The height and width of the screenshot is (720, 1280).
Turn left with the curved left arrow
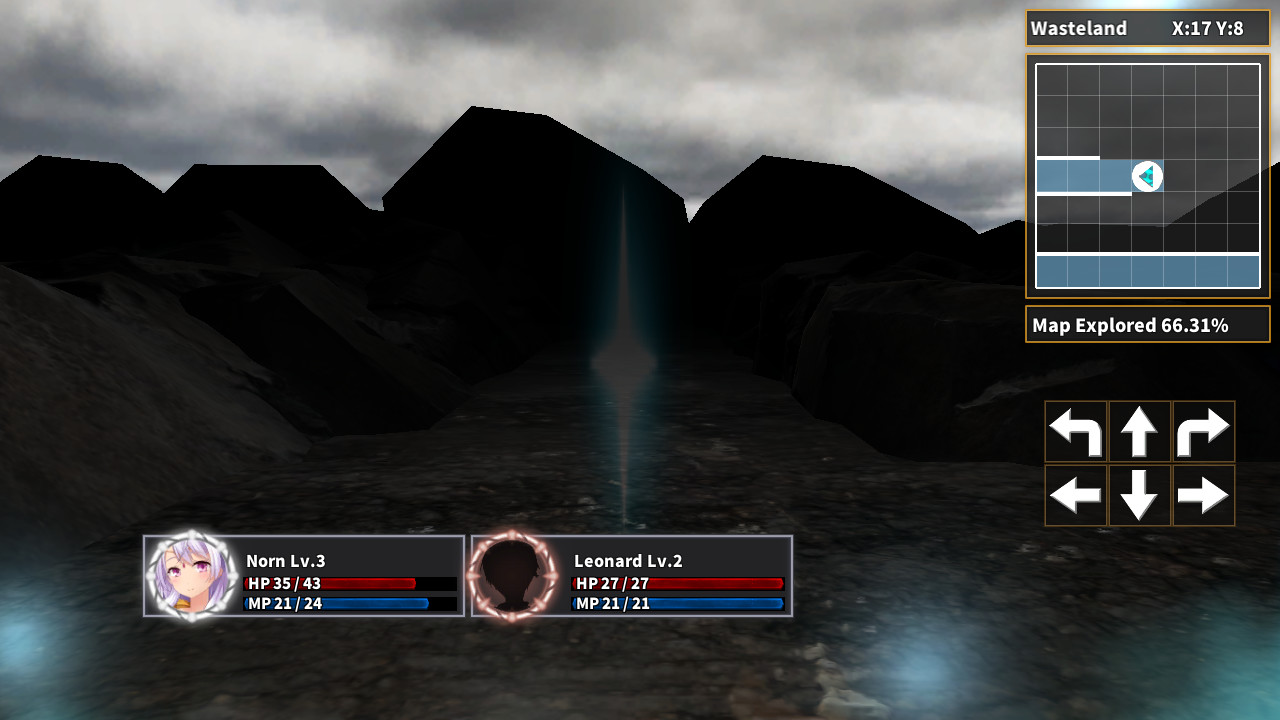tap(1076, 432)
